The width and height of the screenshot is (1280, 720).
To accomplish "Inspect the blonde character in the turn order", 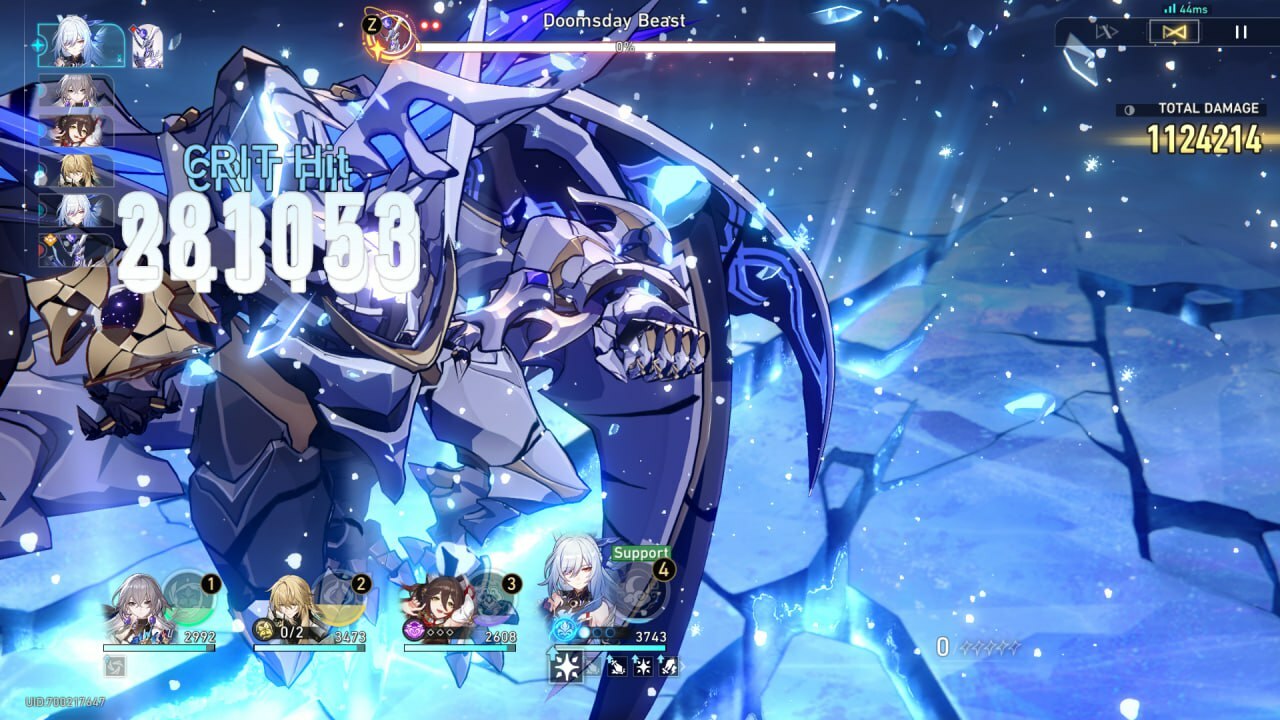I will pos(75,171).
